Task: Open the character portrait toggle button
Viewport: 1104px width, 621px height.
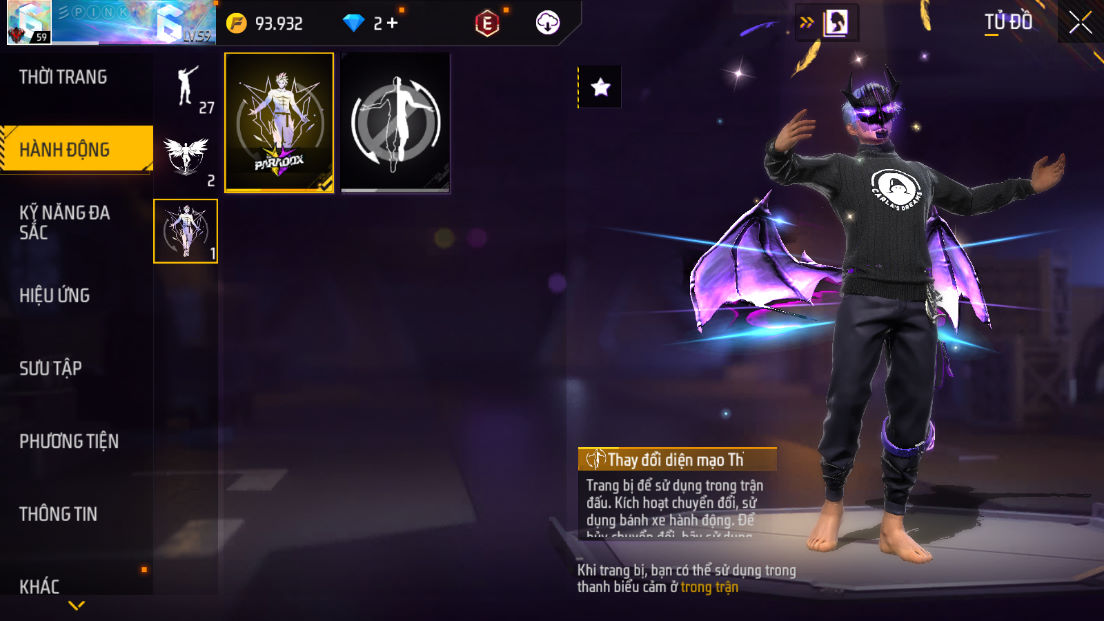Action: point(834,23)
